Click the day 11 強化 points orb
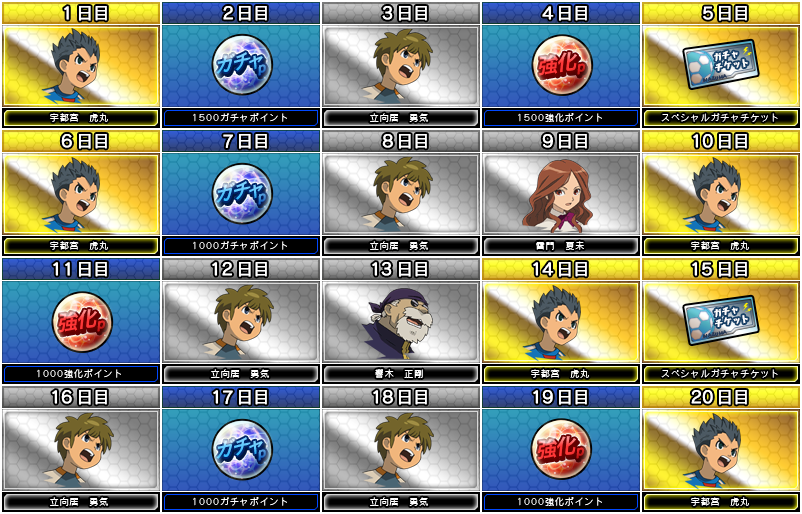Screen dimensions: 802x514 (x=80, y=321)
